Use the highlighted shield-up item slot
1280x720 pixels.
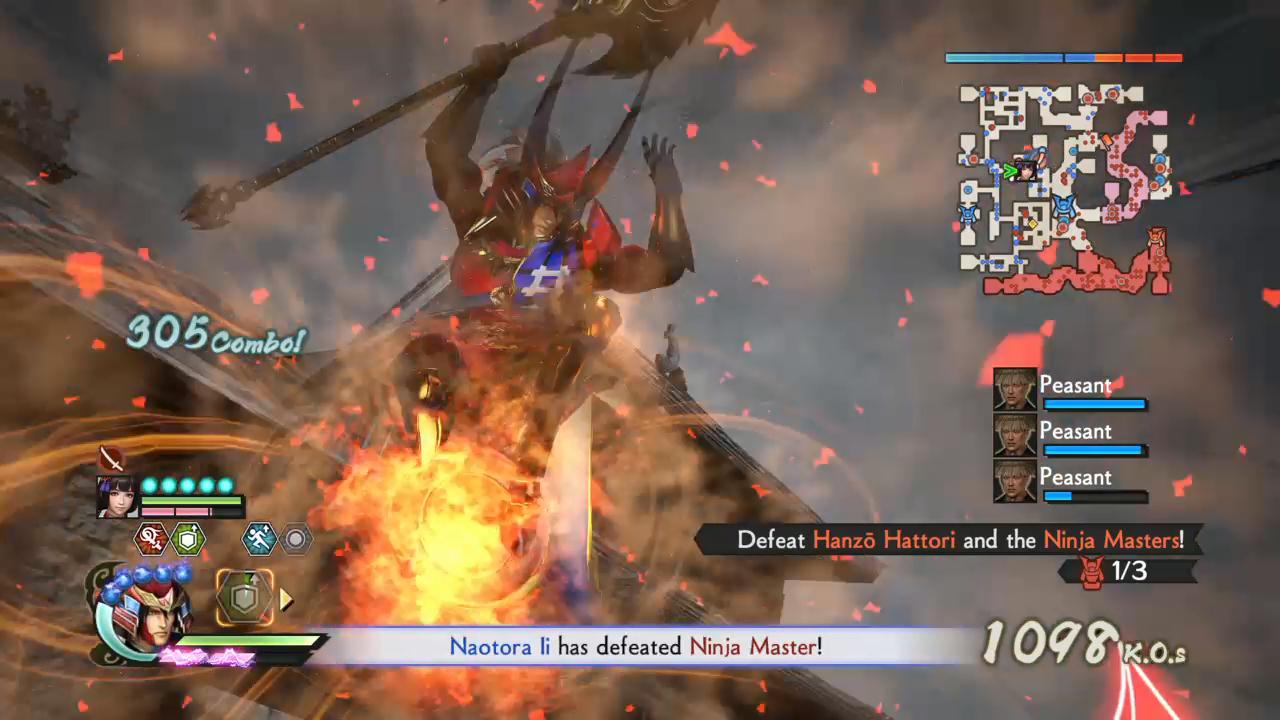(244, 598)
